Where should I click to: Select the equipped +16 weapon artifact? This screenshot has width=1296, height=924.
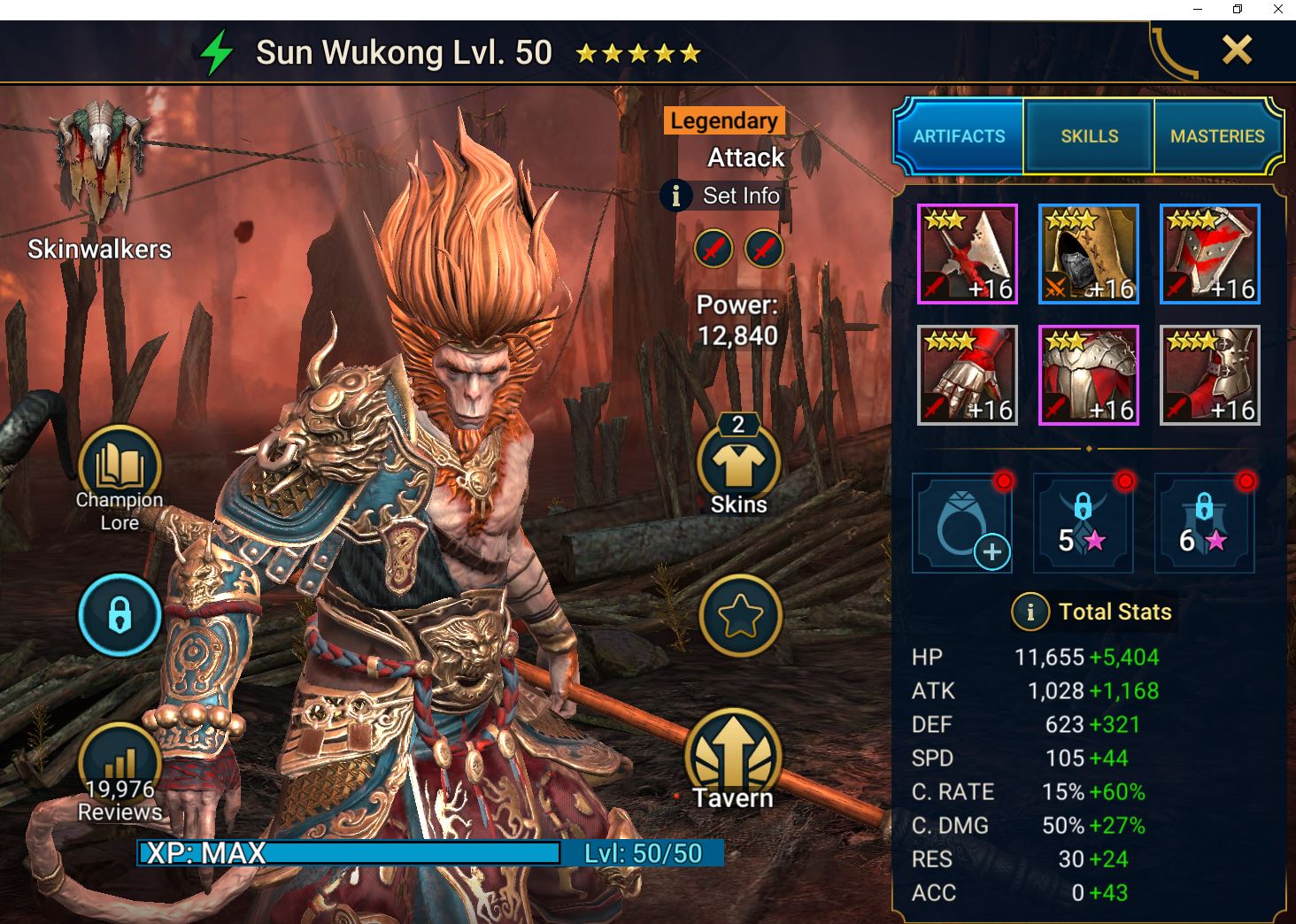pos(968,254)
